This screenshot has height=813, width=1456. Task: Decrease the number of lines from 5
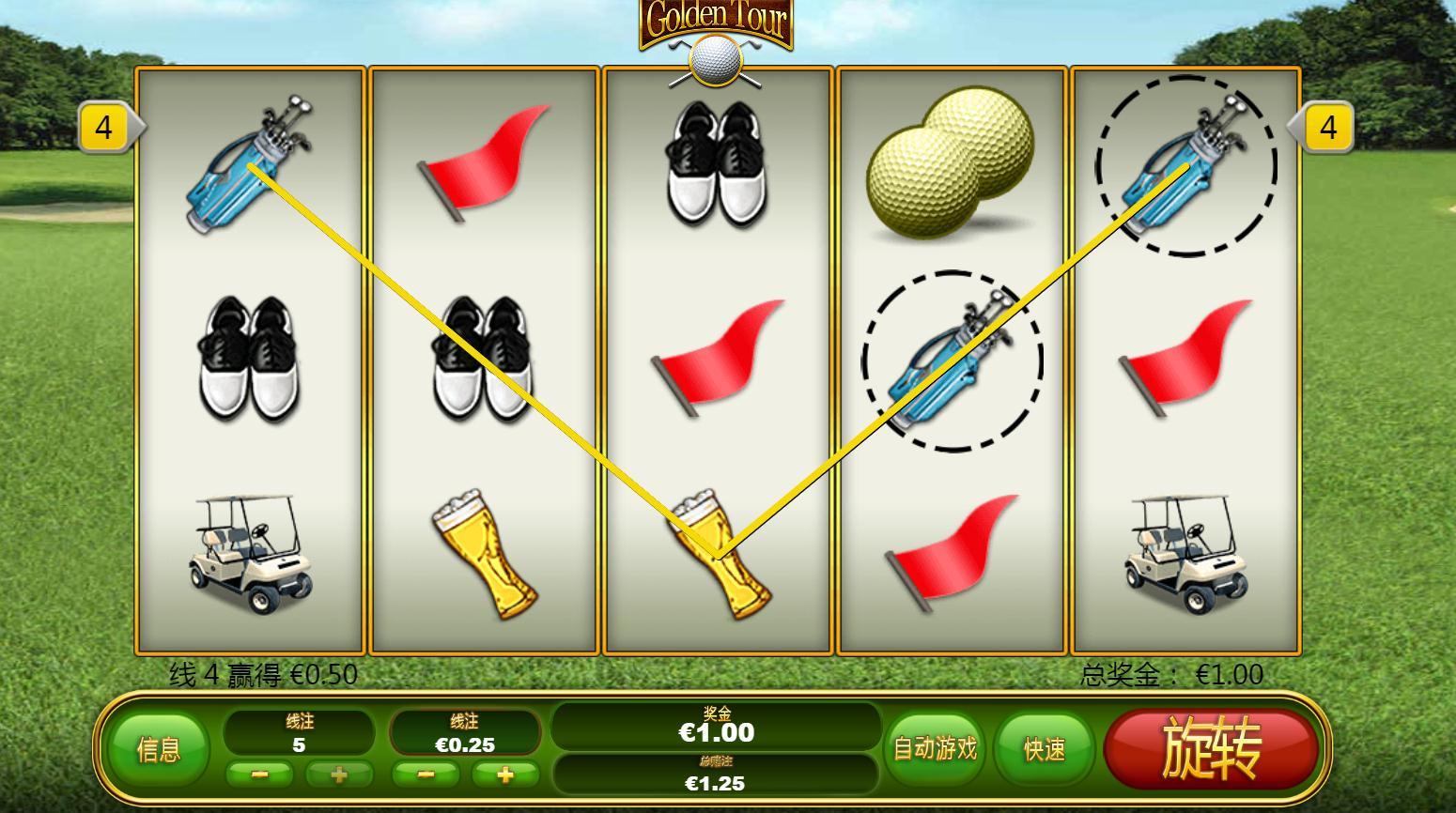point(260,775)
